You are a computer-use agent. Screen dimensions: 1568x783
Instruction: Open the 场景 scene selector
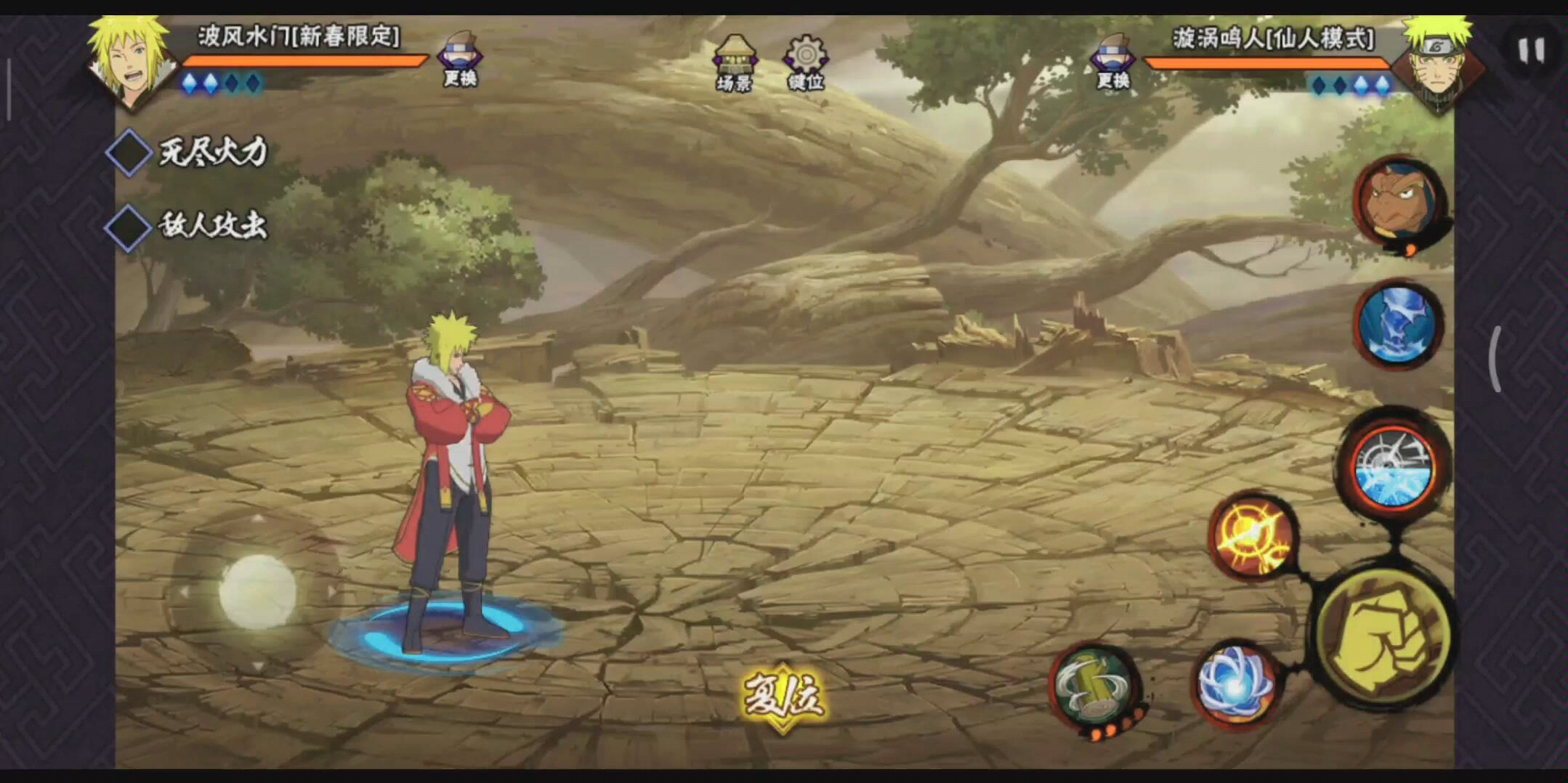[x=734, y=62]
